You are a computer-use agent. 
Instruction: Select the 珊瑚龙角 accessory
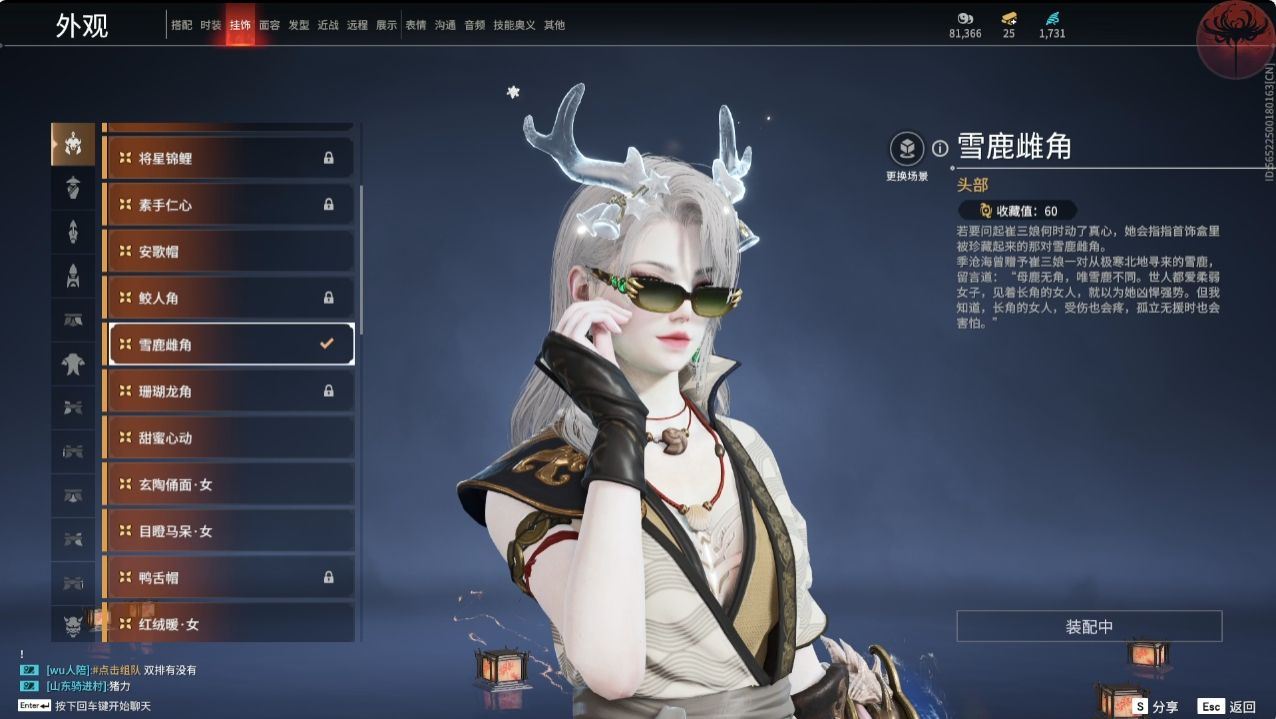pos(228,391)
